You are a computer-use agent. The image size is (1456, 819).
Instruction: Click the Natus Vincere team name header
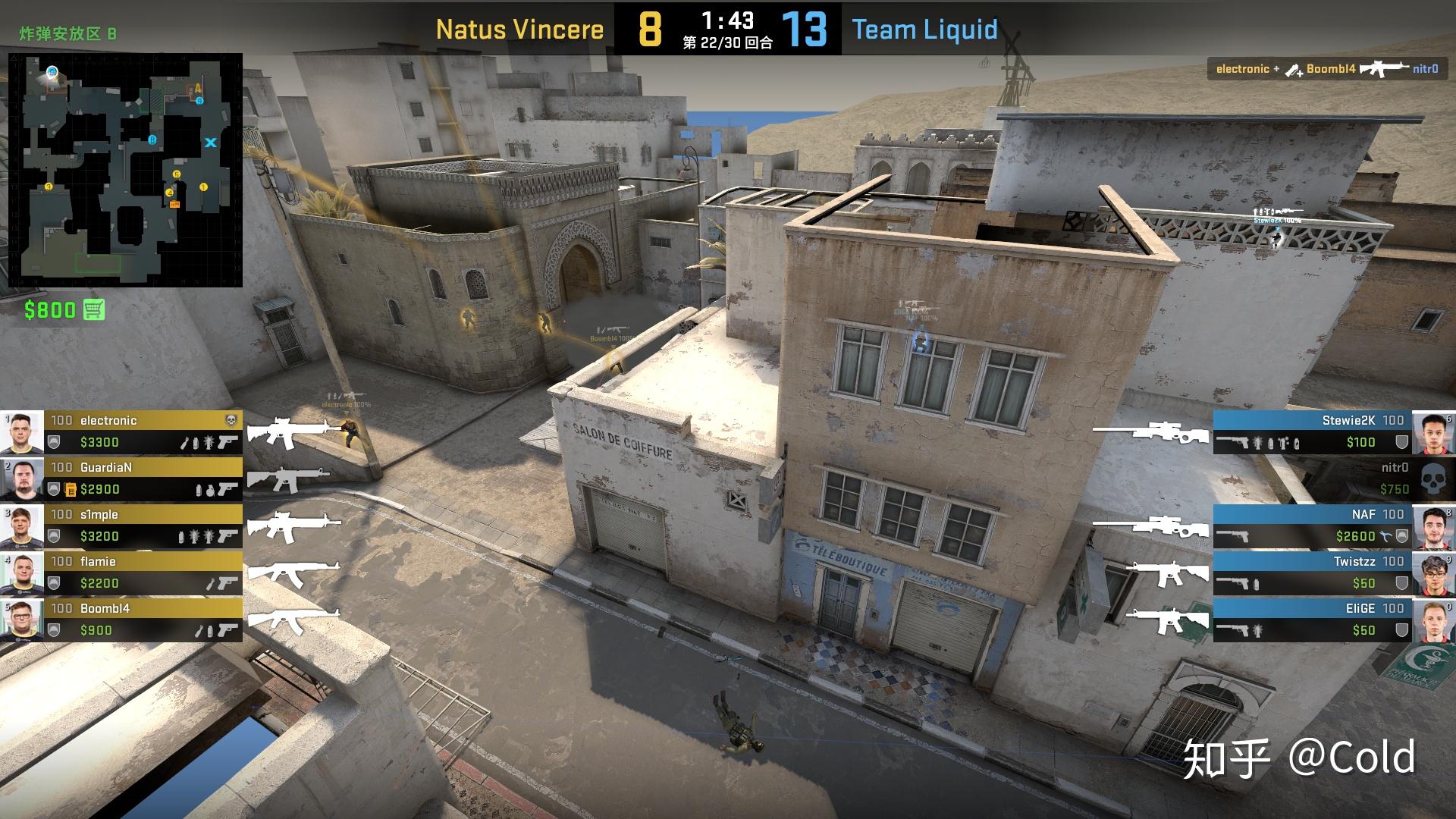coord(519,30)
